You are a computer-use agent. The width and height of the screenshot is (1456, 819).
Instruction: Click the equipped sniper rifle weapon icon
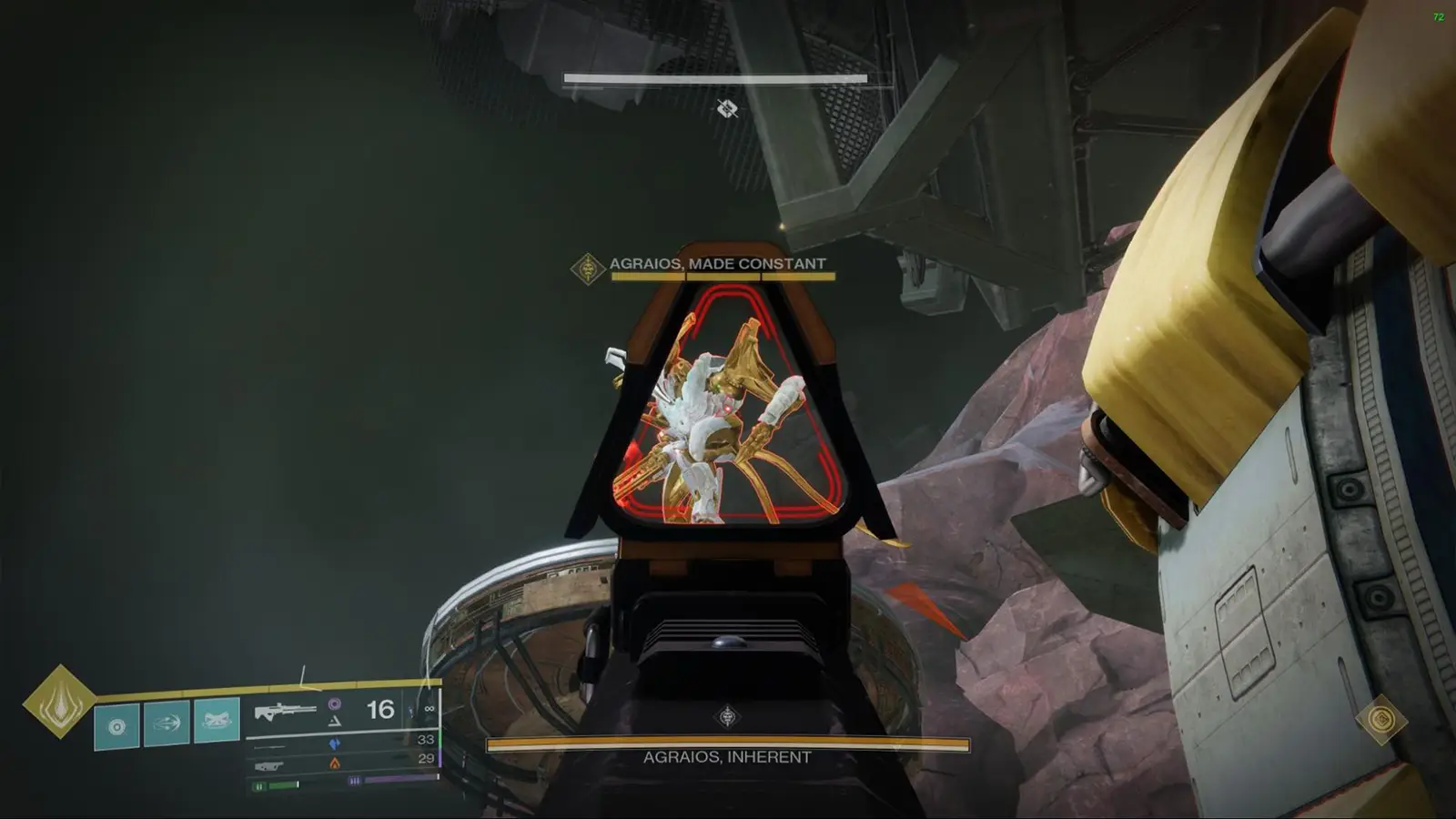pos(284,709)
